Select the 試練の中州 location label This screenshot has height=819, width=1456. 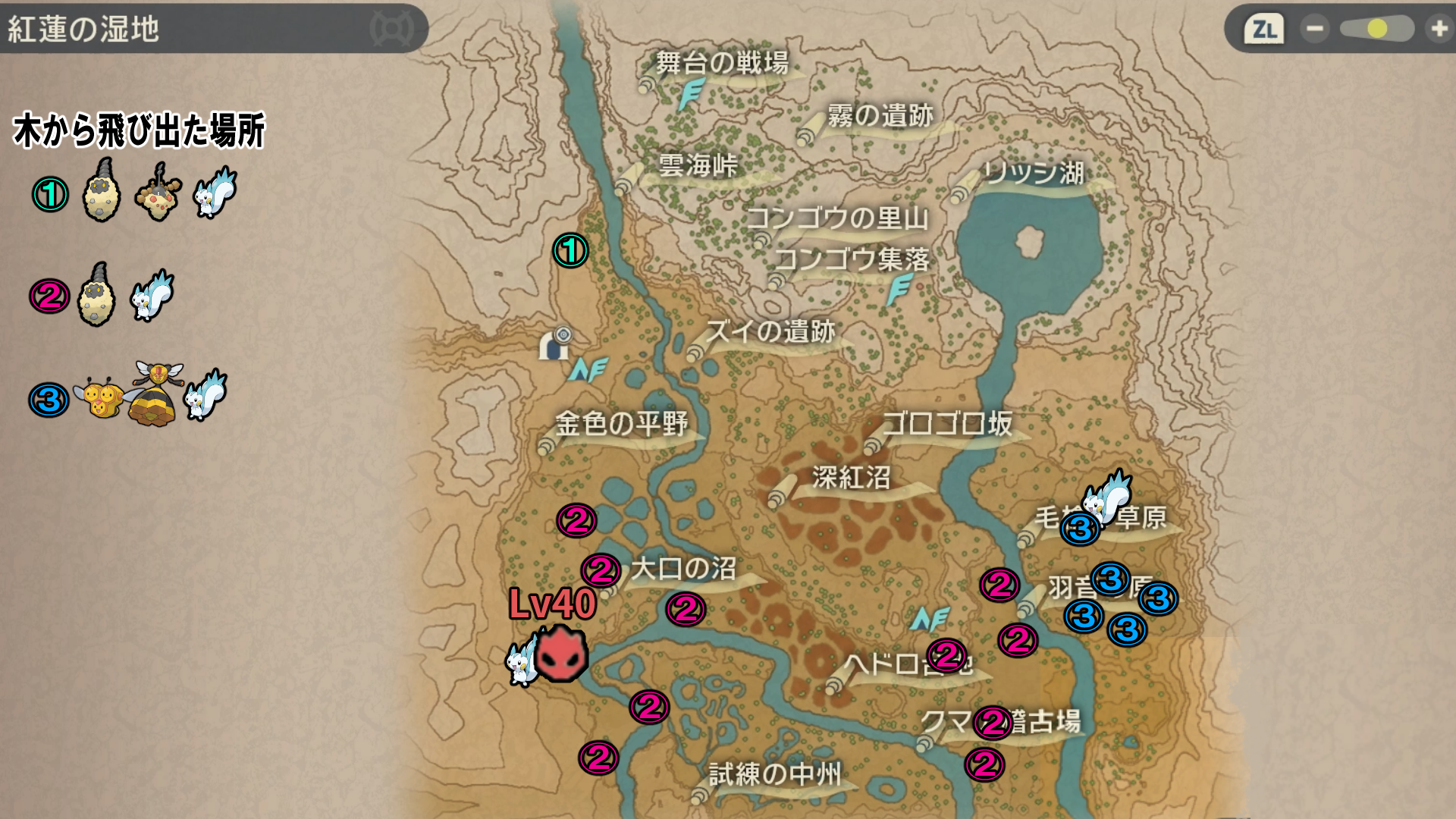tap(775, 774)
